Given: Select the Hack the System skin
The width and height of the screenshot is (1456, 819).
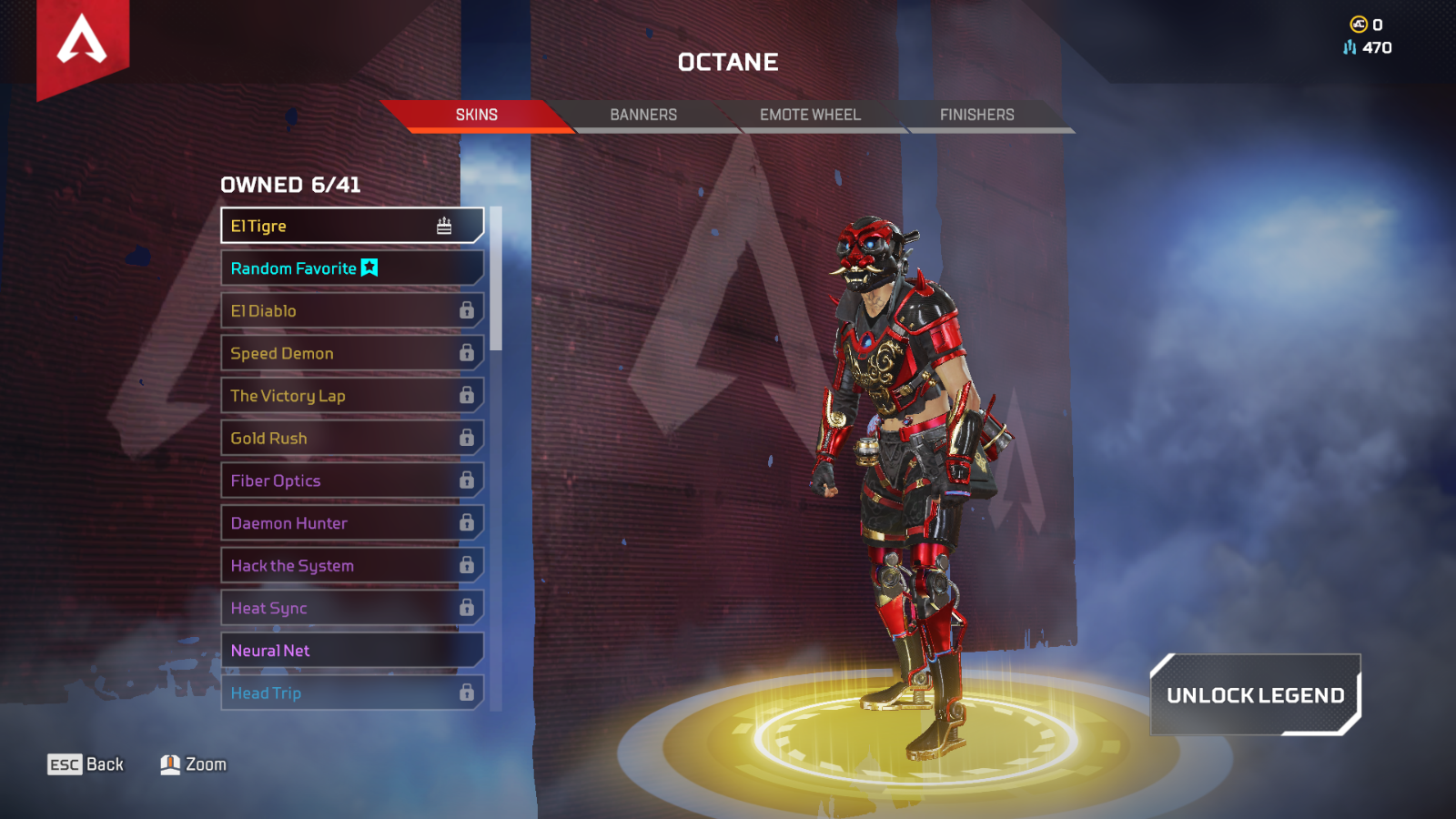Looking at the screenshot, I should click(351, 565).
